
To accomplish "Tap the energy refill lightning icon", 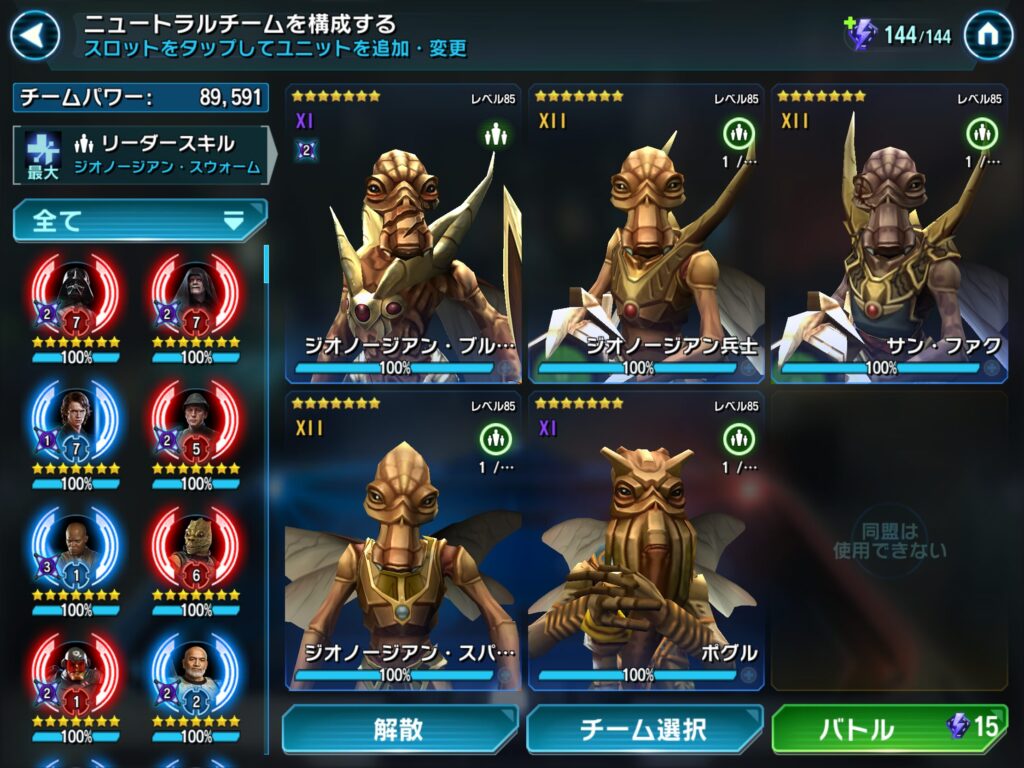I will click(860, 35).
